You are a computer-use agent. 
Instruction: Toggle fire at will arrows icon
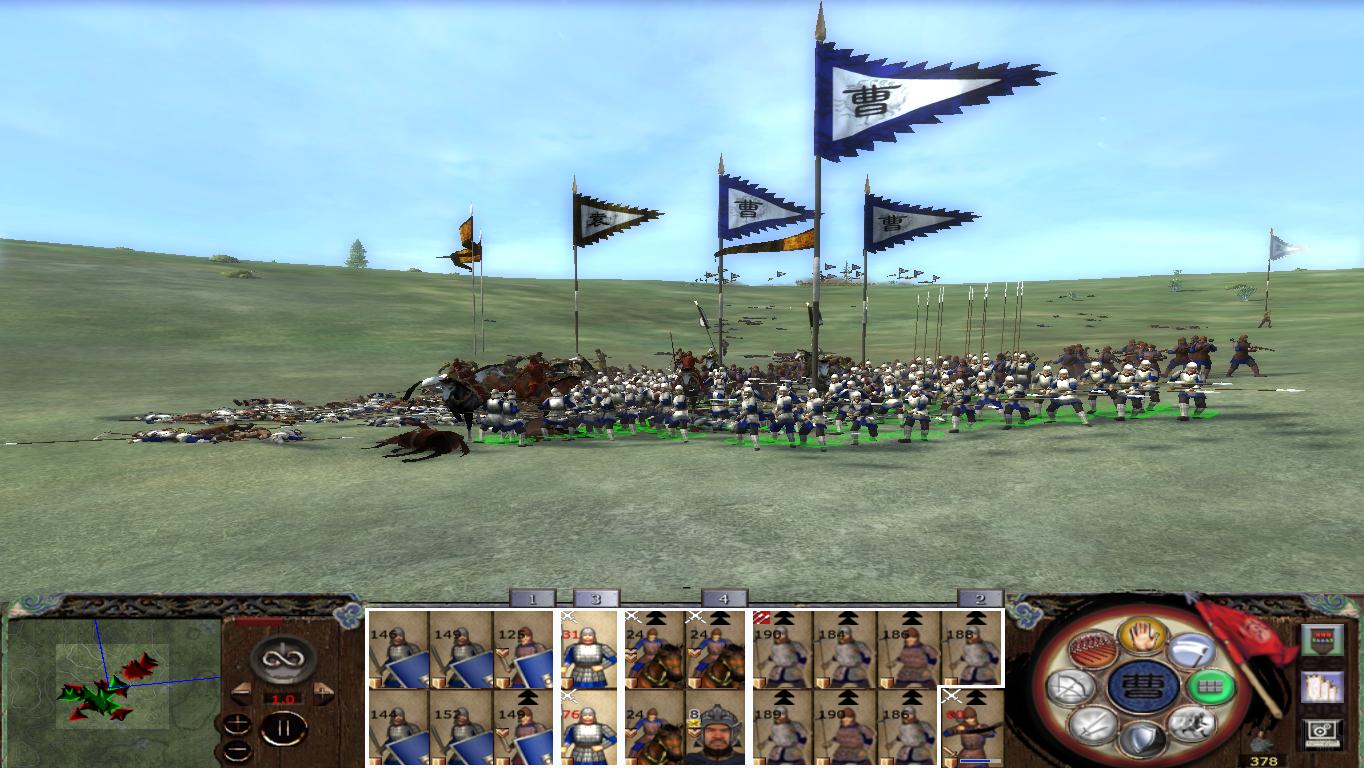[x=1091, y=648]
